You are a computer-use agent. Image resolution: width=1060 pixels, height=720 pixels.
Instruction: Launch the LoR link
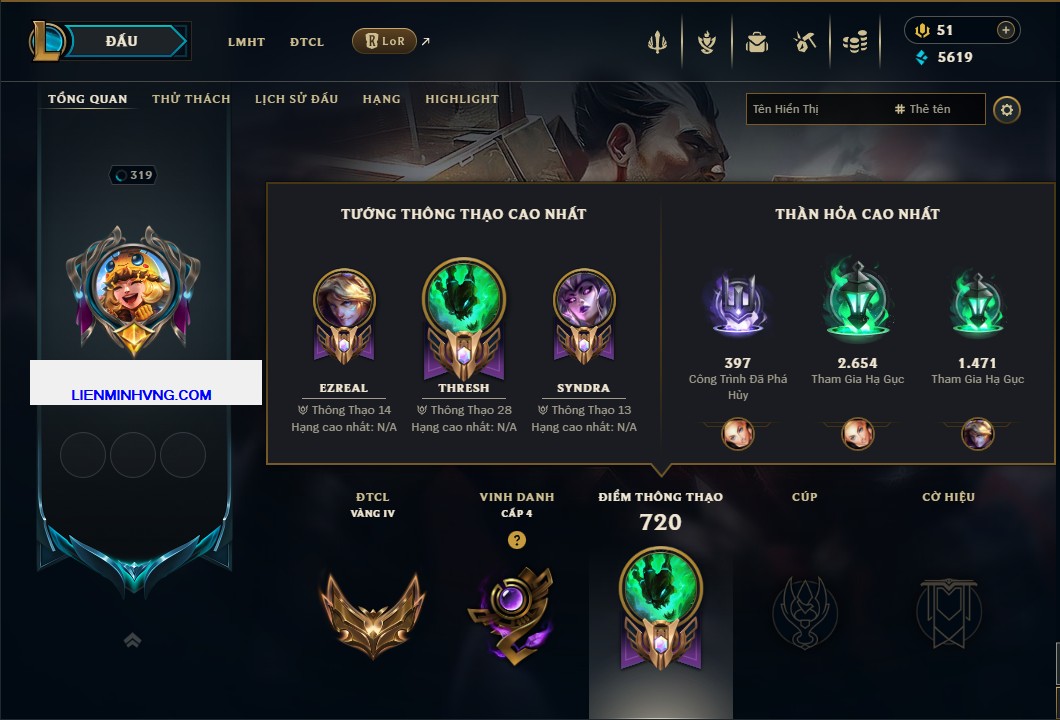point(385,41)
